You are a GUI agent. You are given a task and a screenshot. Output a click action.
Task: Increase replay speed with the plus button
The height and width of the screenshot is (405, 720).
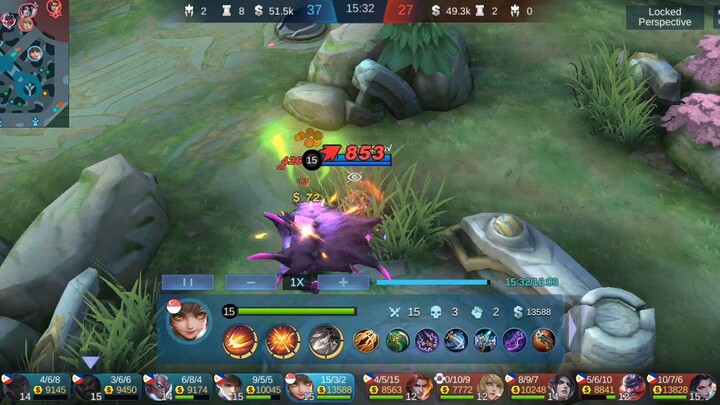pyautogui.click(x=344, y=283)
